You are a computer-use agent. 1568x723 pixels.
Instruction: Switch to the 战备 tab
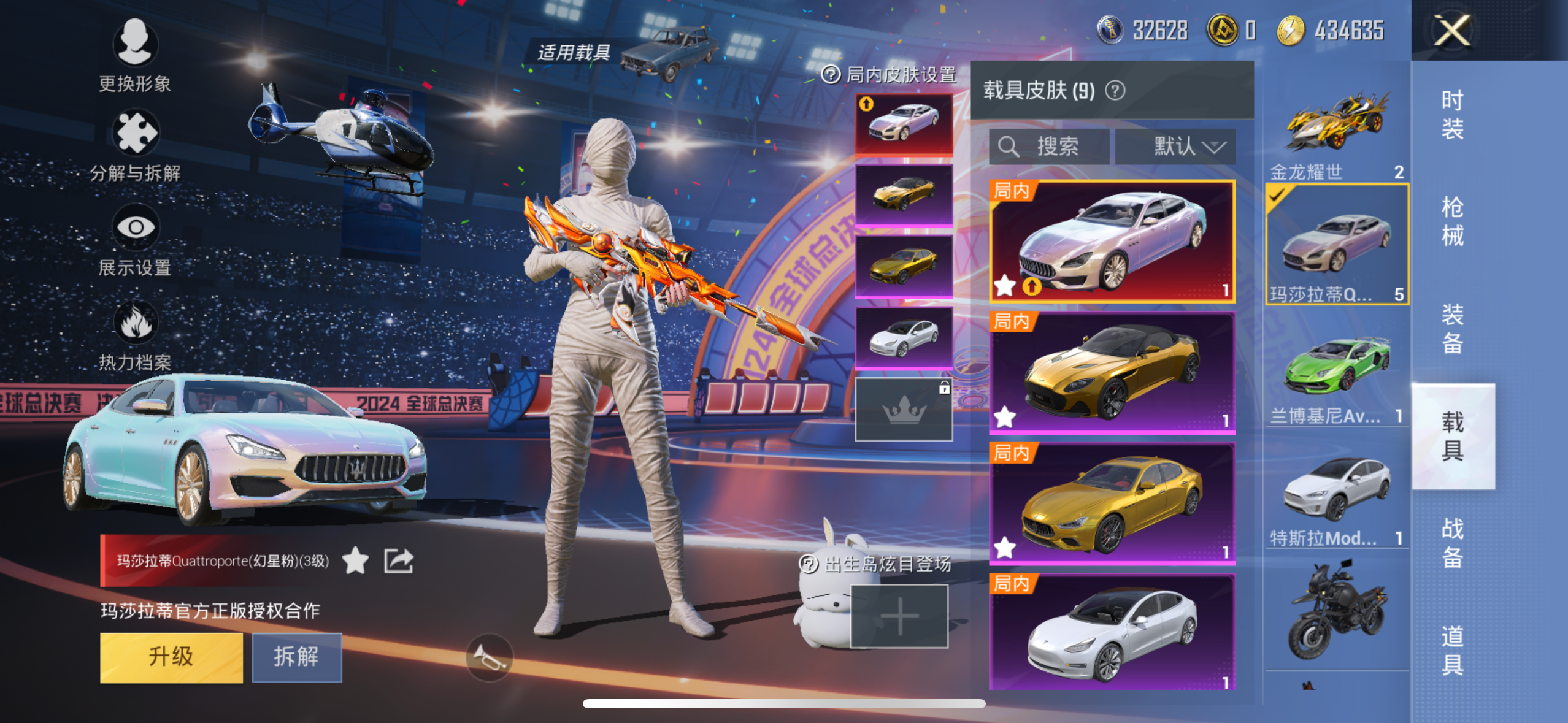[x=1452, y=543]
